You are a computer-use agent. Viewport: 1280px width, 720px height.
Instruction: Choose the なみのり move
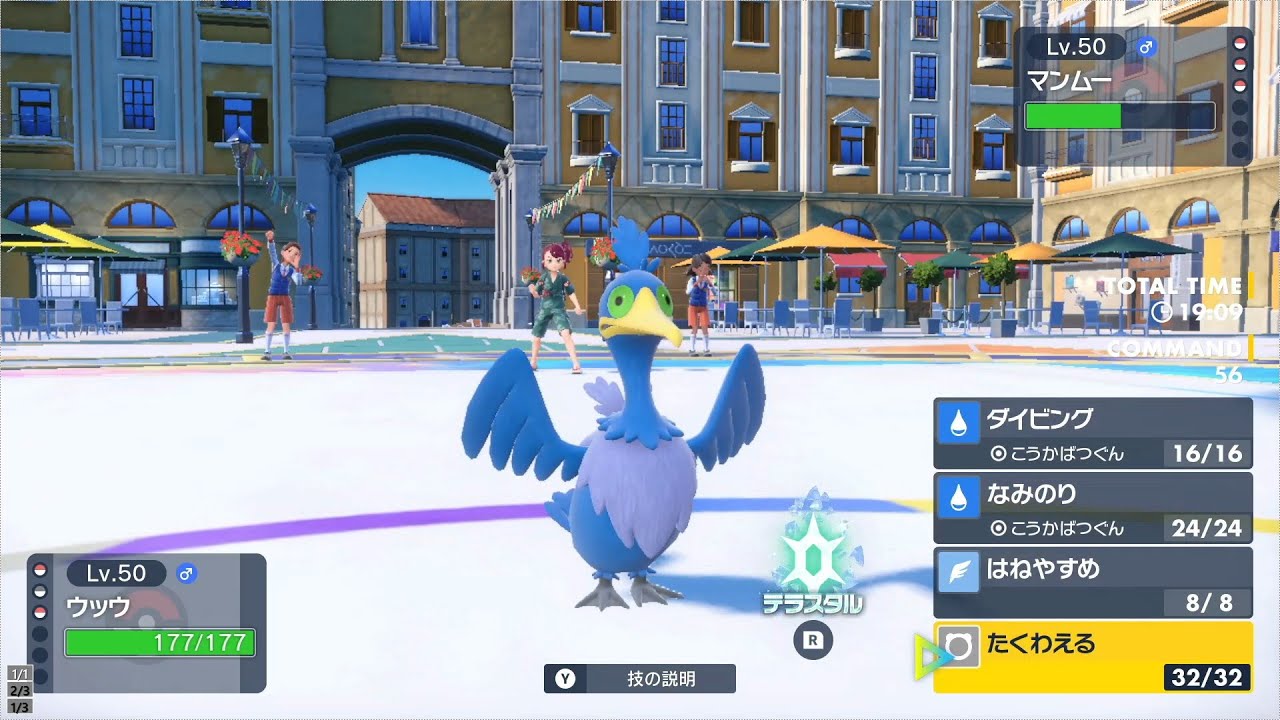click(1090, 493)
